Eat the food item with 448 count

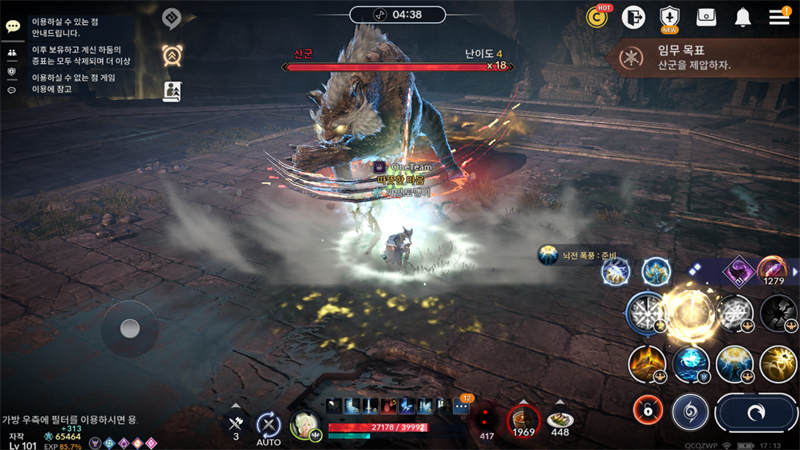560,420
